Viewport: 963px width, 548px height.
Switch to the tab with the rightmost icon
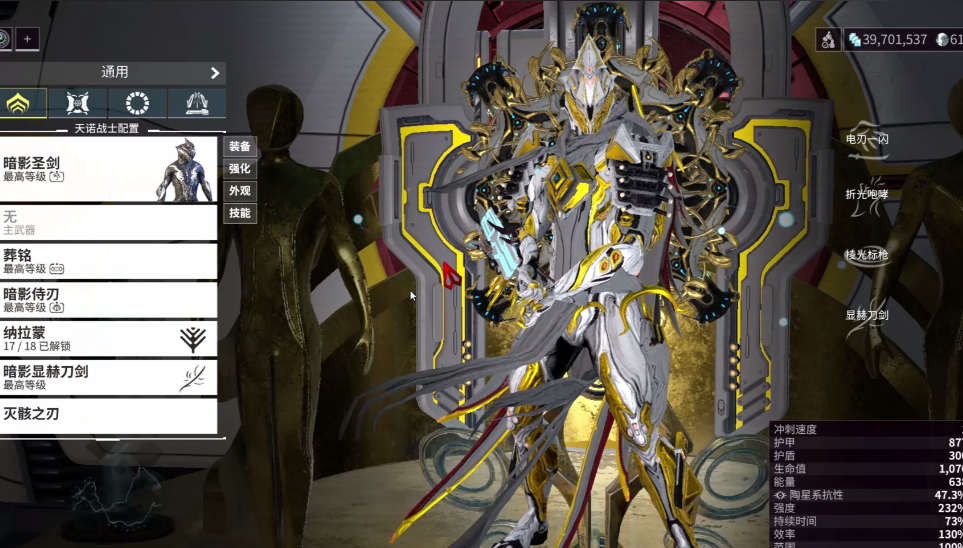tap(196, 103)
